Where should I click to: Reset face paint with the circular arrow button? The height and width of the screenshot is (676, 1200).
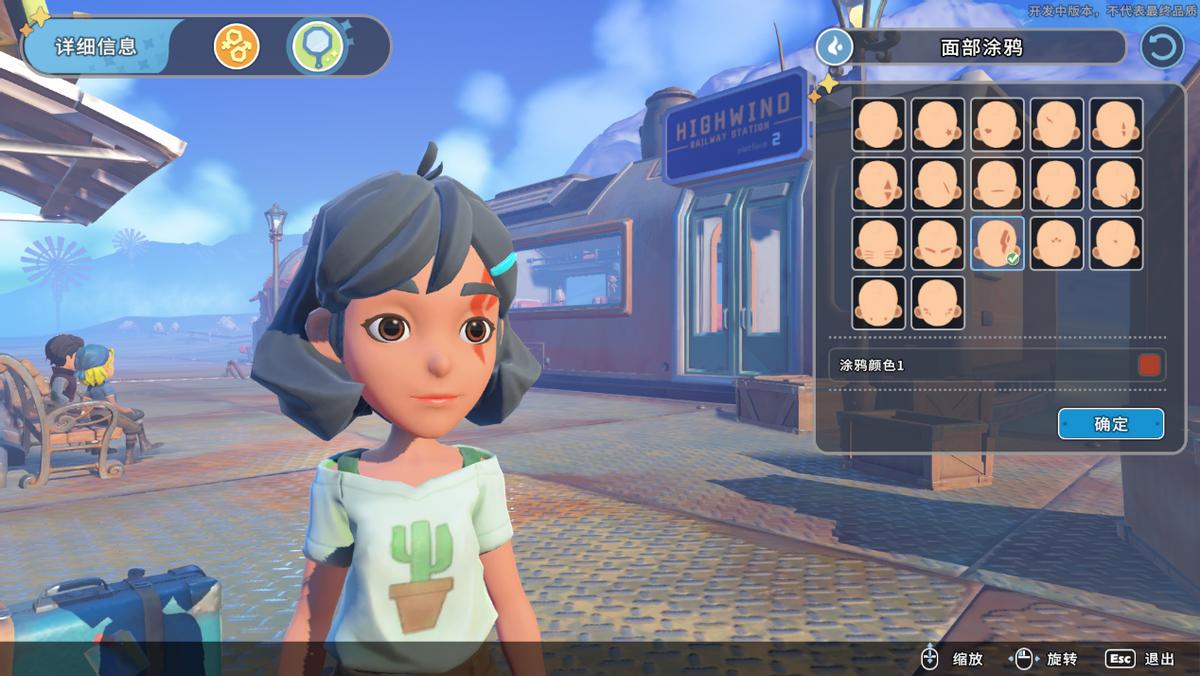tap(1162, 47)
